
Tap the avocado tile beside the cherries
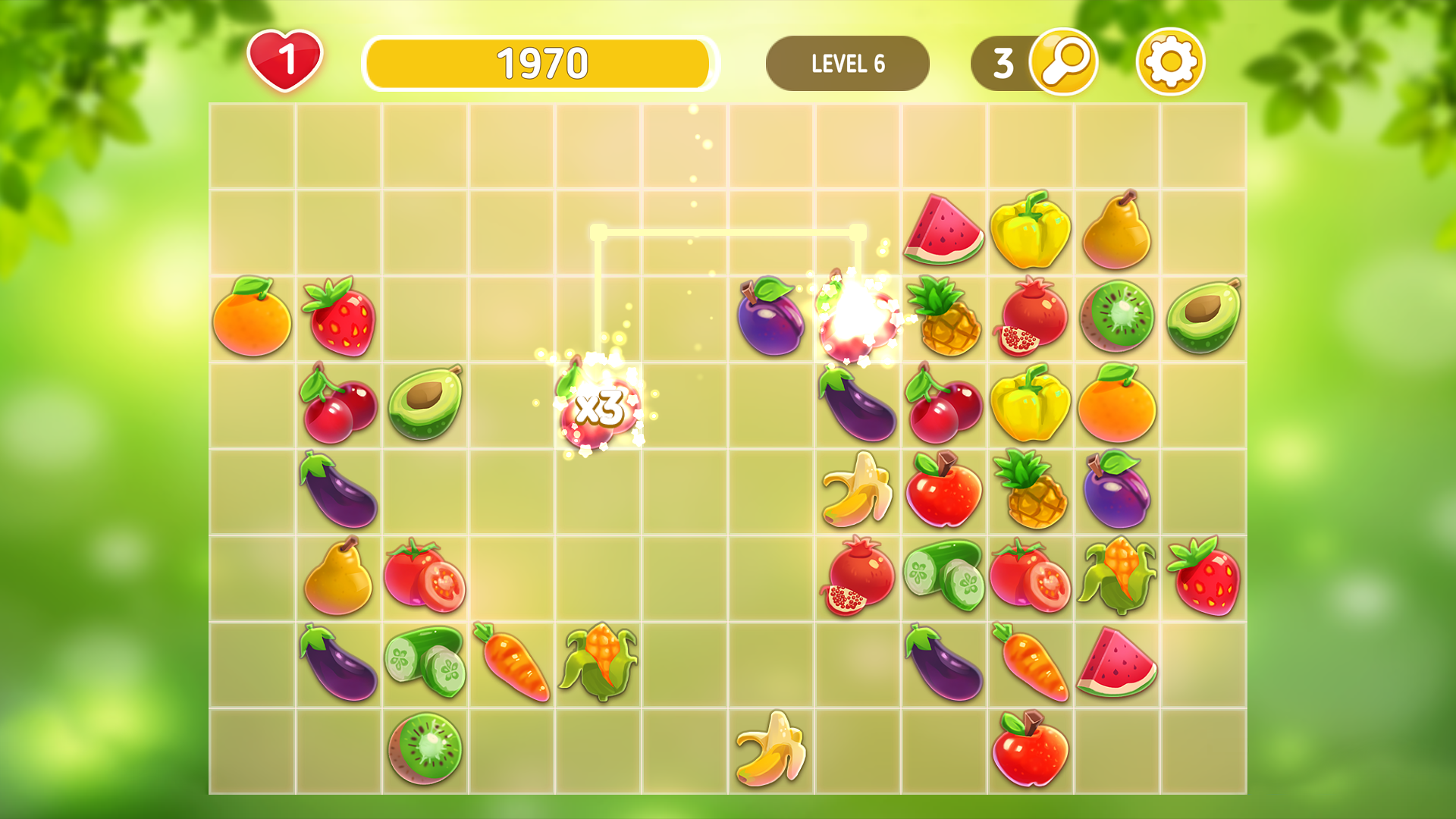tap(425, 403)
